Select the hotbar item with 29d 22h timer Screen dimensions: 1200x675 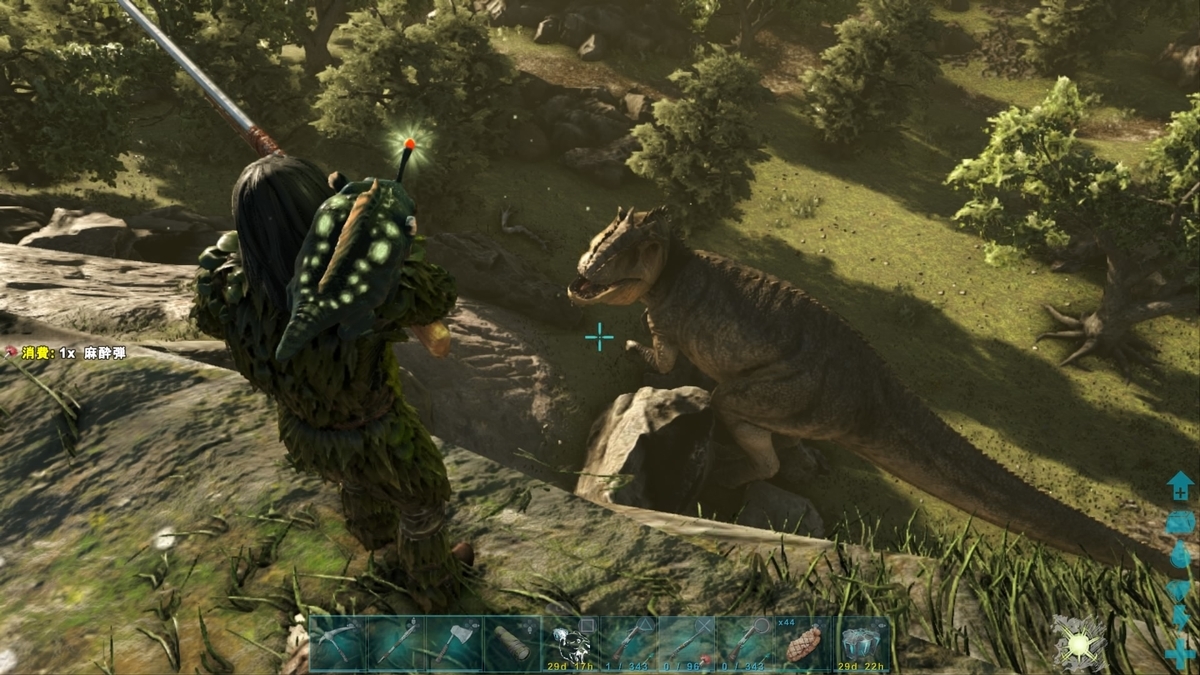(862, 643)
